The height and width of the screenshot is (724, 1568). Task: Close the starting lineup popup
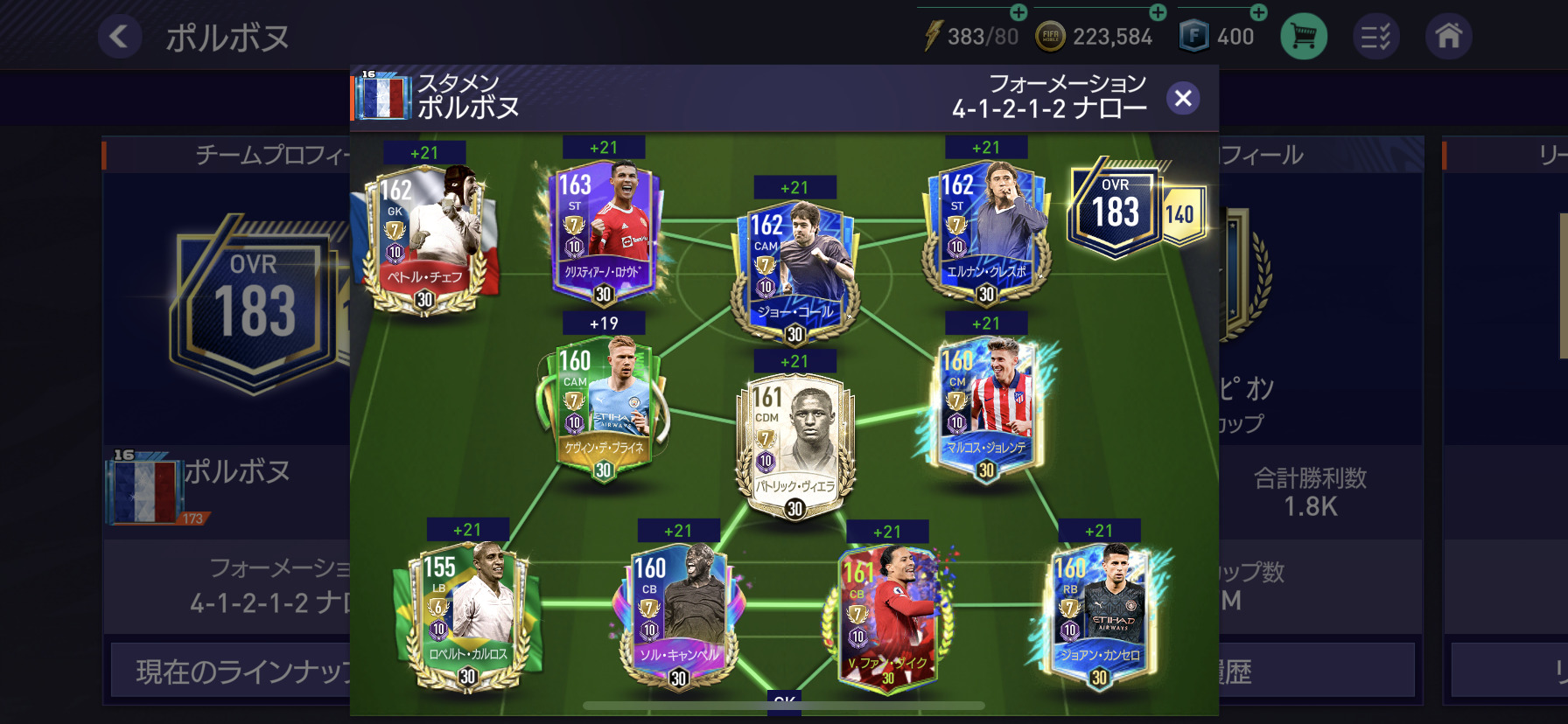(x=1183, y=98)
